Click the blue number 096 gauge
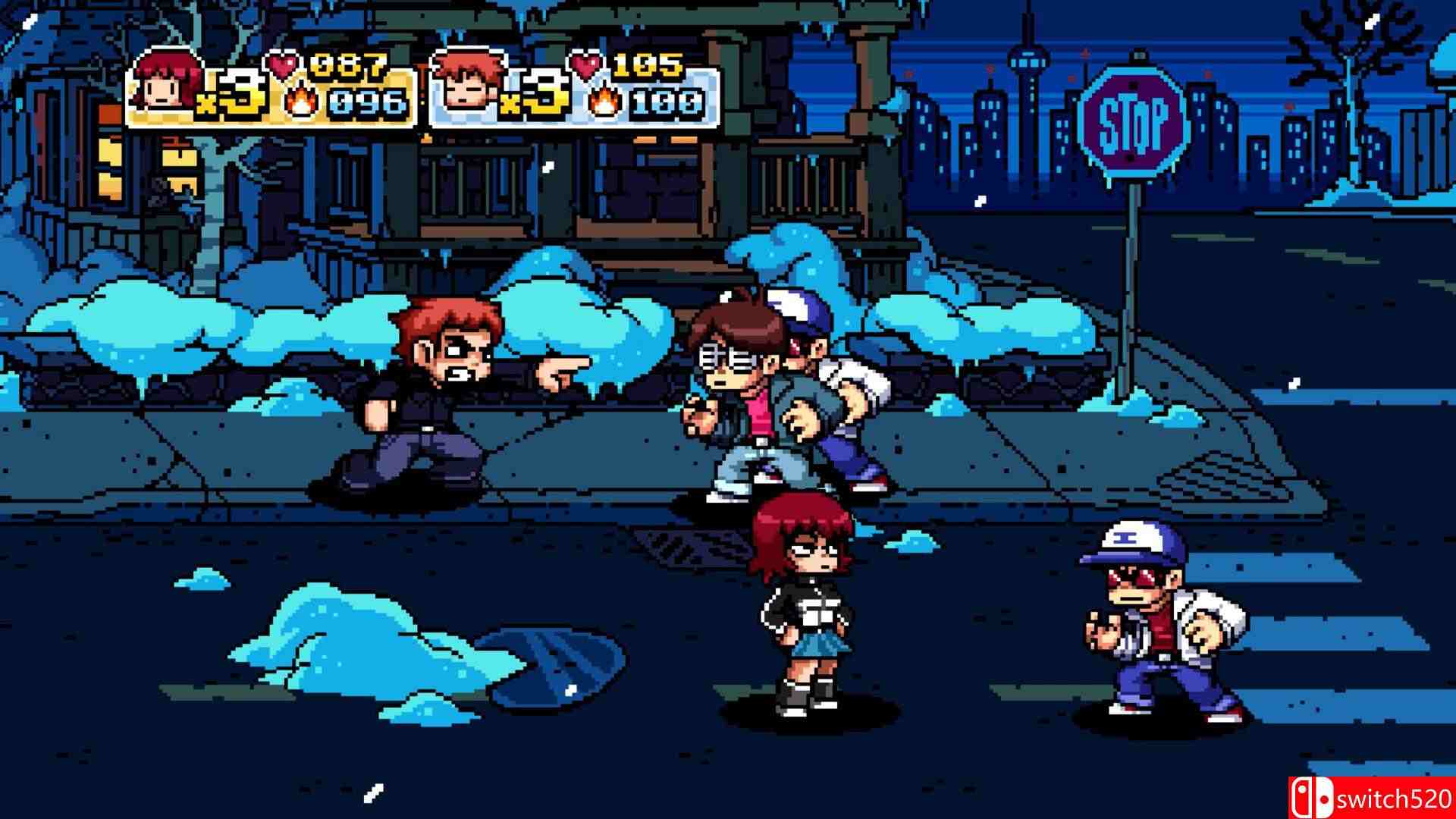The height and width of the screenshot is (819, 1456). click(x=364, y=99)
